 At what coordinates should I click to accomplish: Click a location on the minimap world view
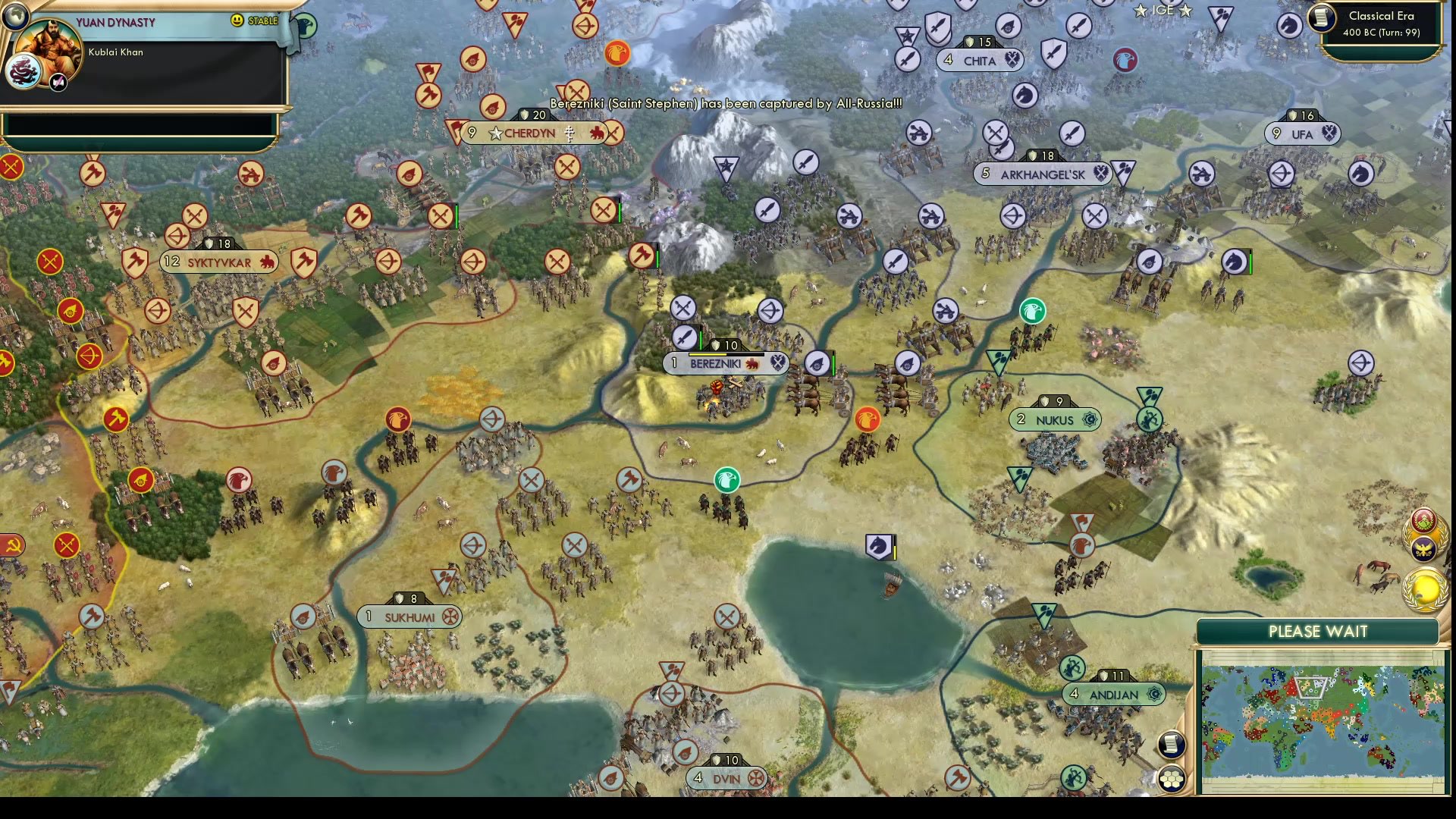pyautogui.click(x=1327, y=720)
